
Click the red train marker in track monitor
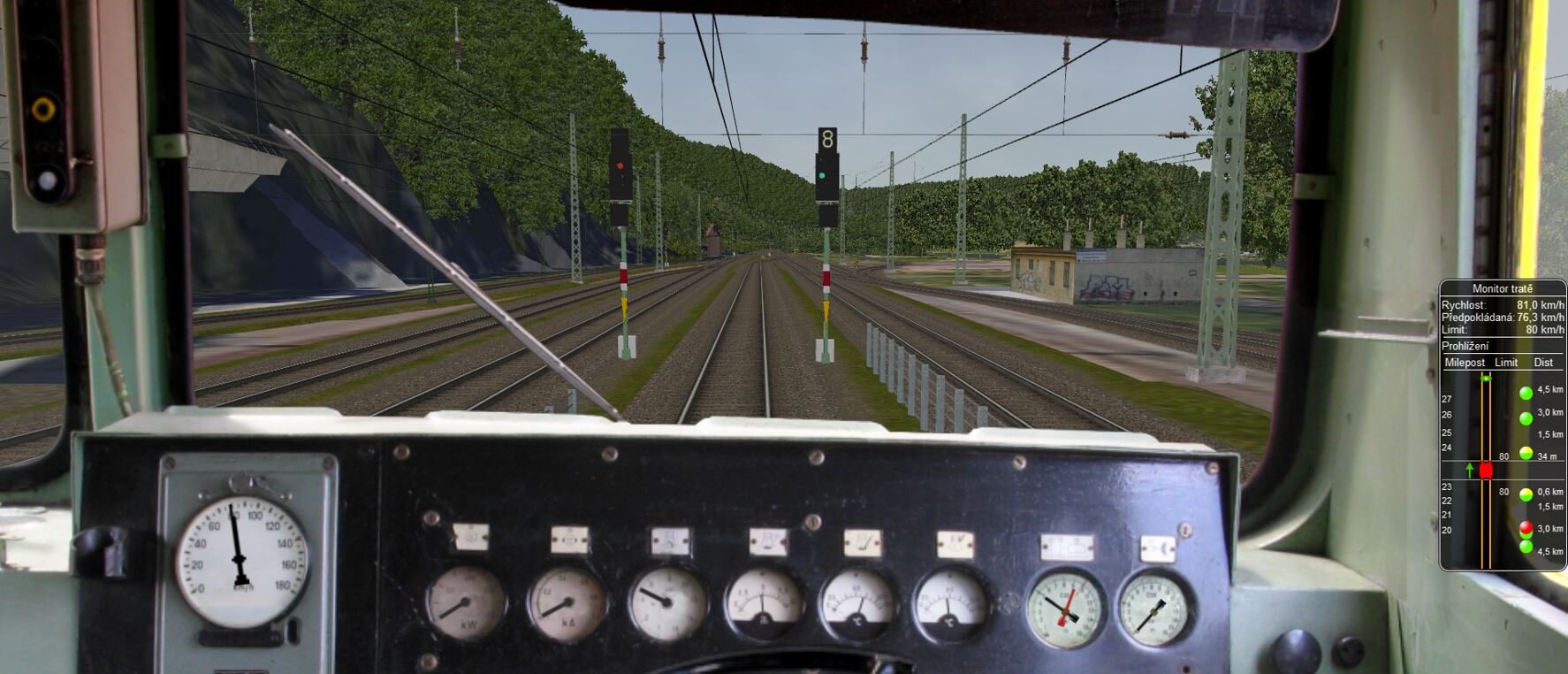tap(1486, 470)
